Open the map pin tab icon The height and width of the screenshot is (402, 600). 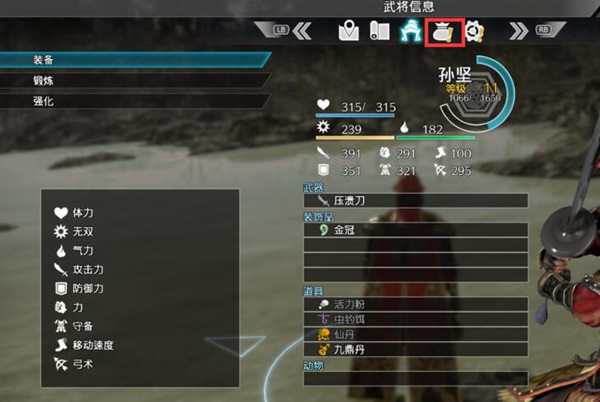347,31
